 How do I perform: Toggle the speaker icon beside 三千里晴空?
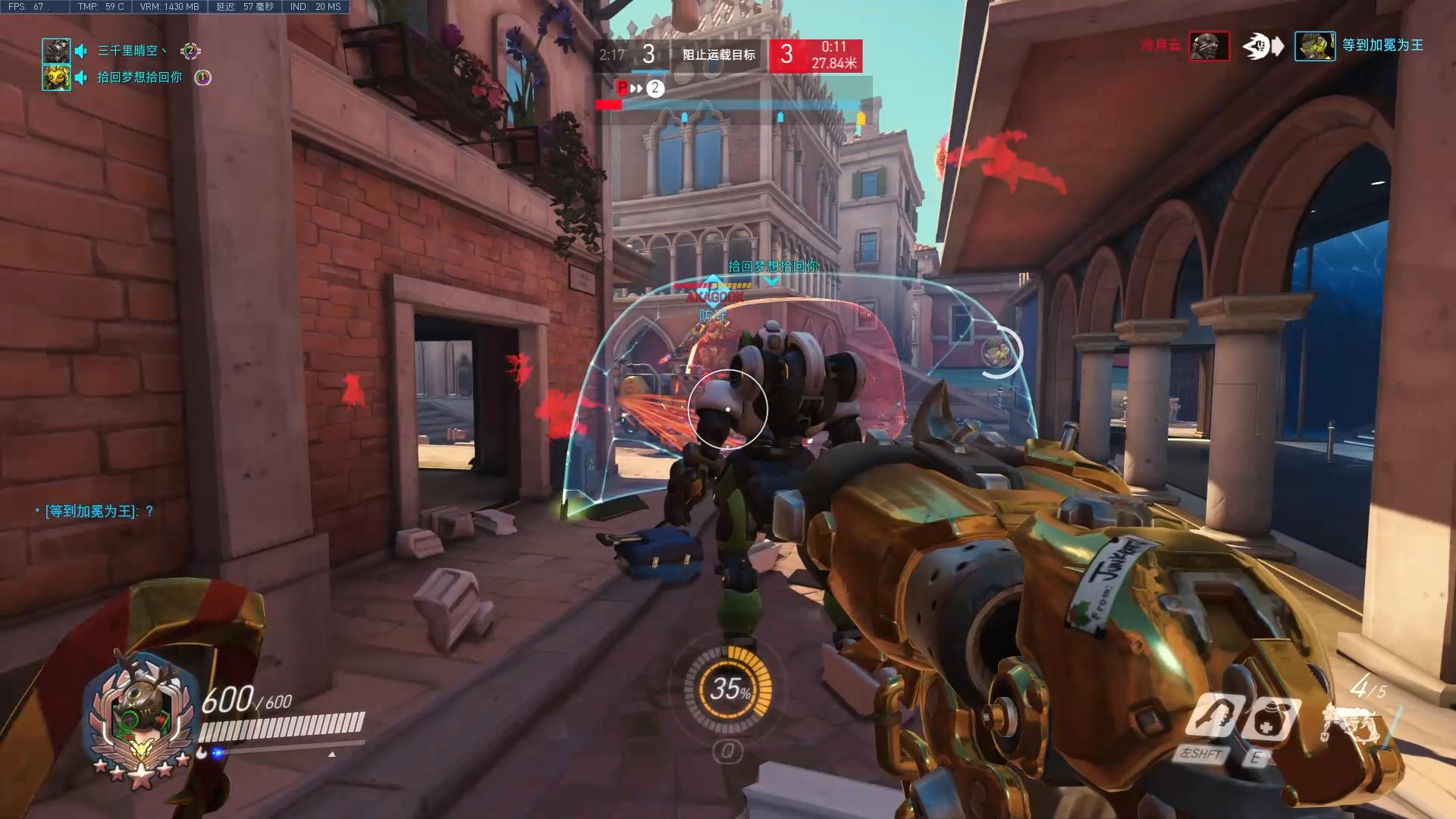coord(81,51)
